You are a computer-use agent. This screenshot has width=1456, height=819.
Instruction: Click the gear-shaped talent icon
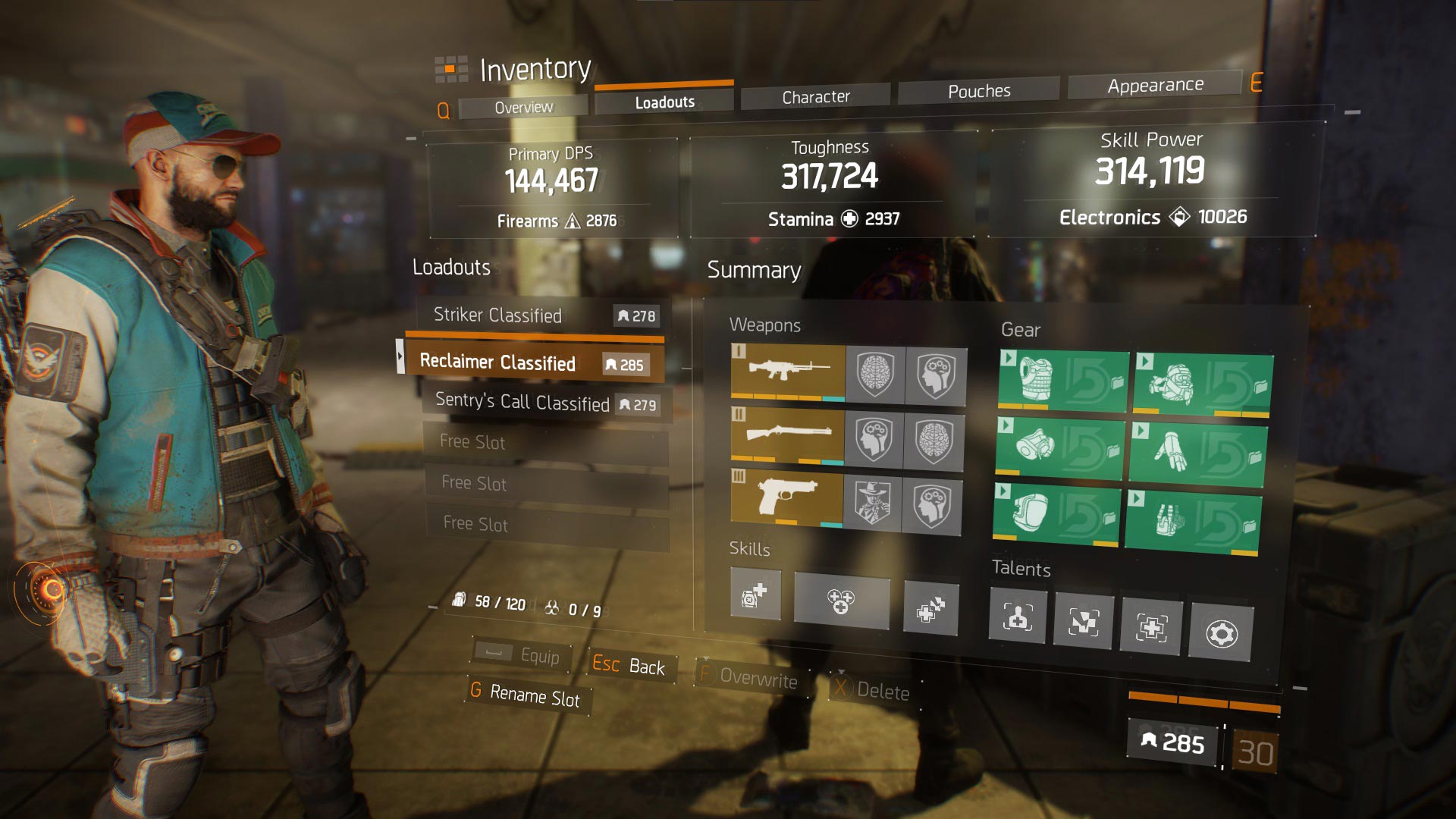pos(1220,633)
